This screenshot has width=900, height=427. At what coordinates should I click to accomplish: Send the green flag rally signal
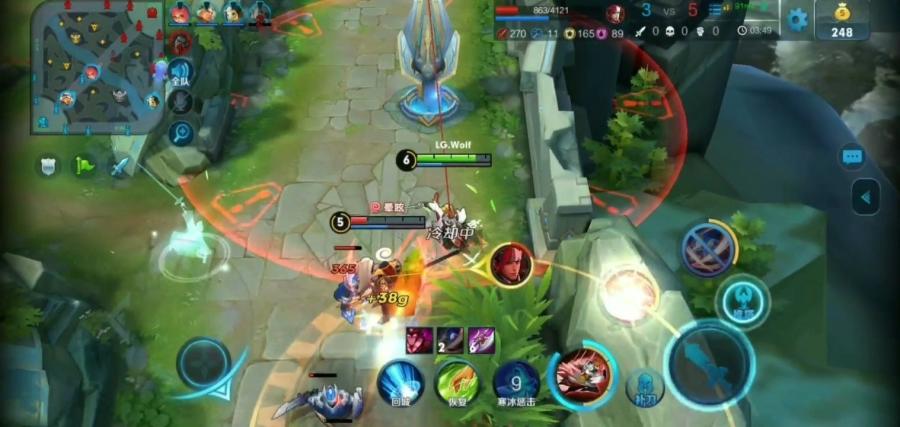(84, 166)
